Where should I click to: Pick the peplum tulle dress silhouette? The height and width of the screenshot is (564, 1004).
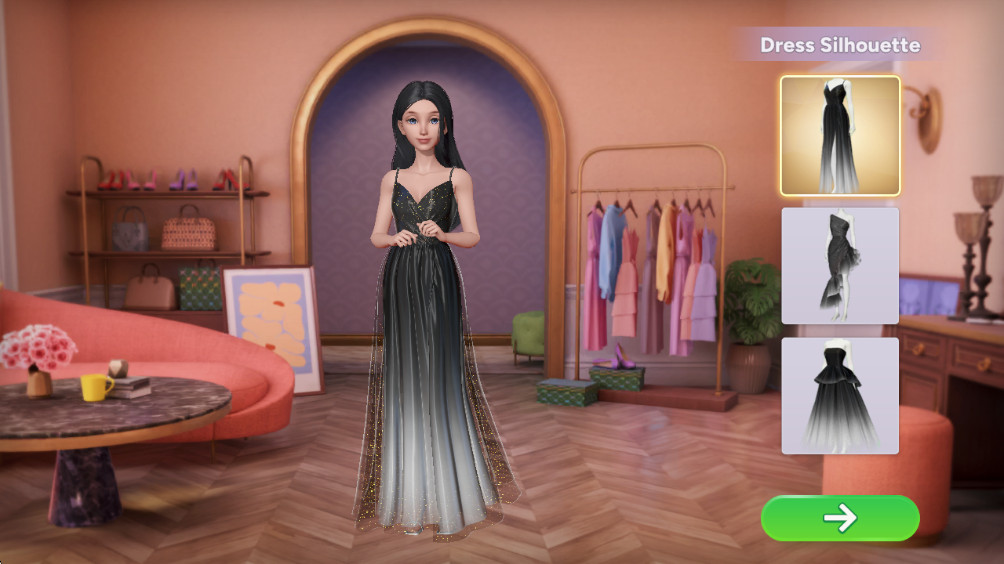coord(840,396)
